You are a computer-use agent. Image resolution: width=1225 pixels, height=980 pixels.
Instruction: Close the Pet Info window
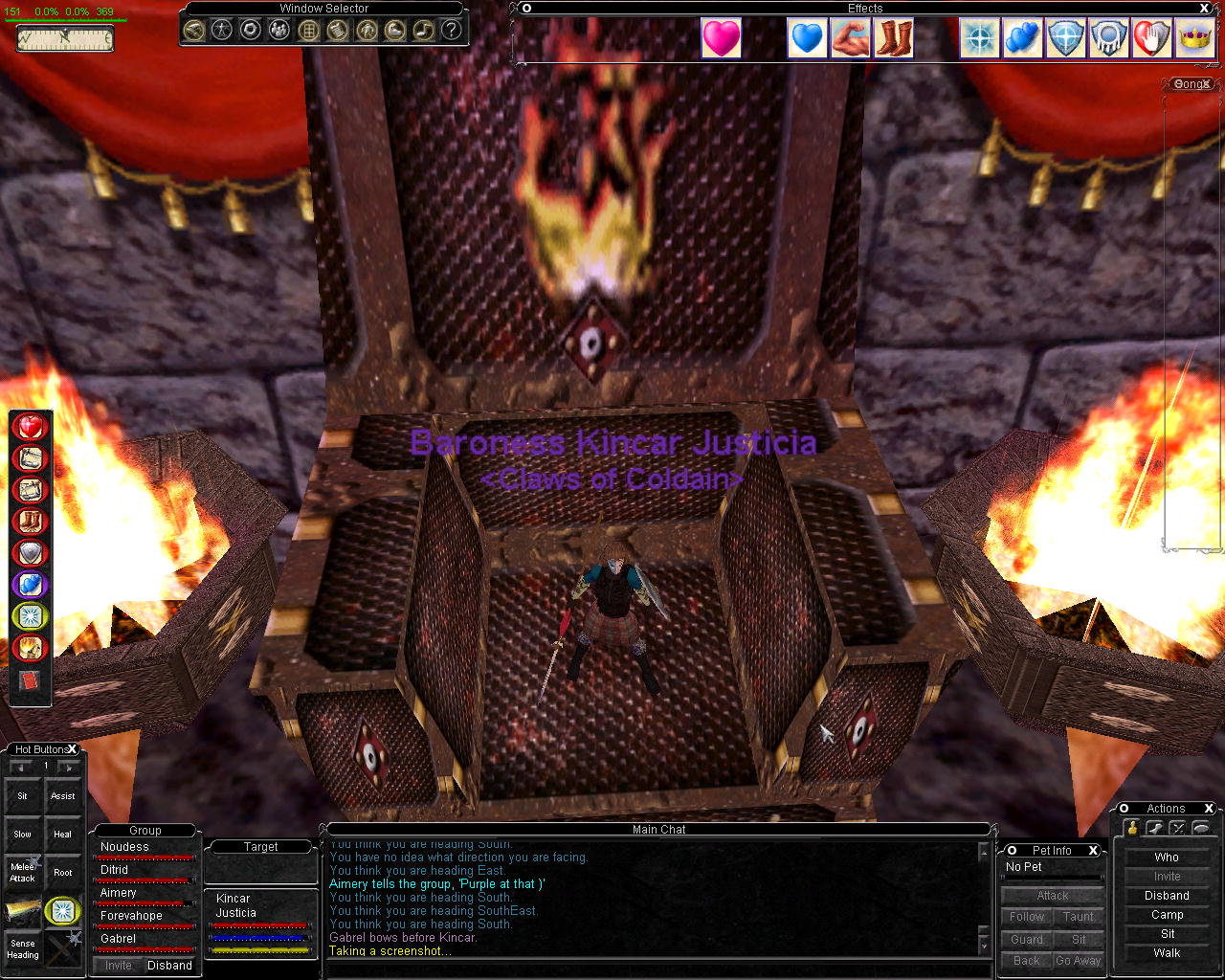(1092, 850)
